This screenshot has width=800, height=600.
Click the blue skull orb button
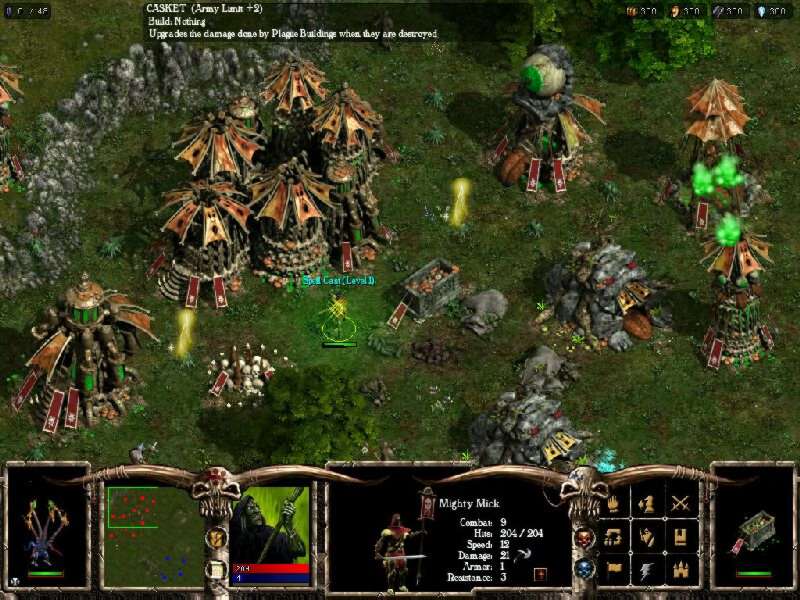585,568
